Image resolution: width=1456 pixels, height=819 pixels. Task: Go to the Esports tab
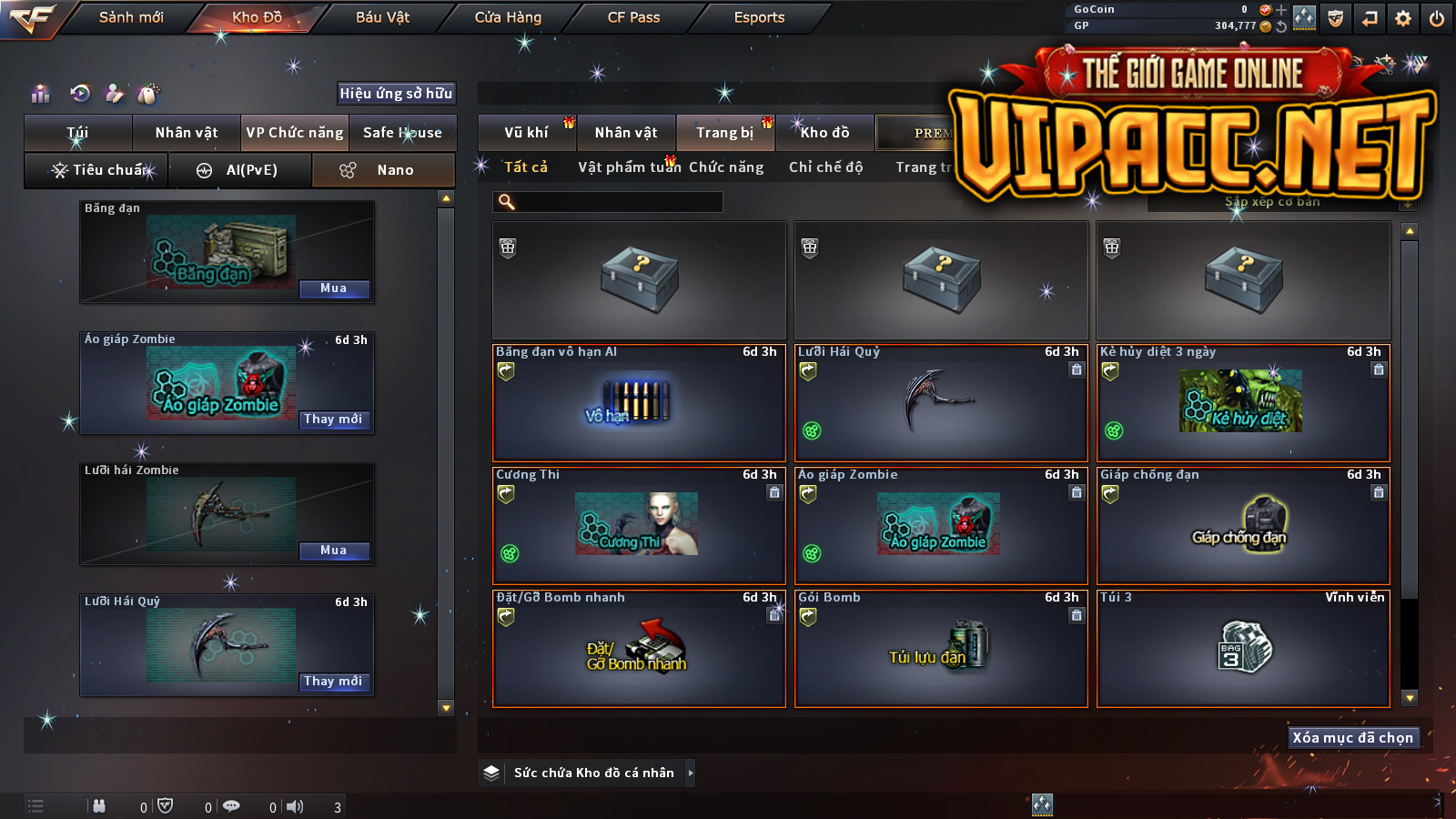point(759,17)
